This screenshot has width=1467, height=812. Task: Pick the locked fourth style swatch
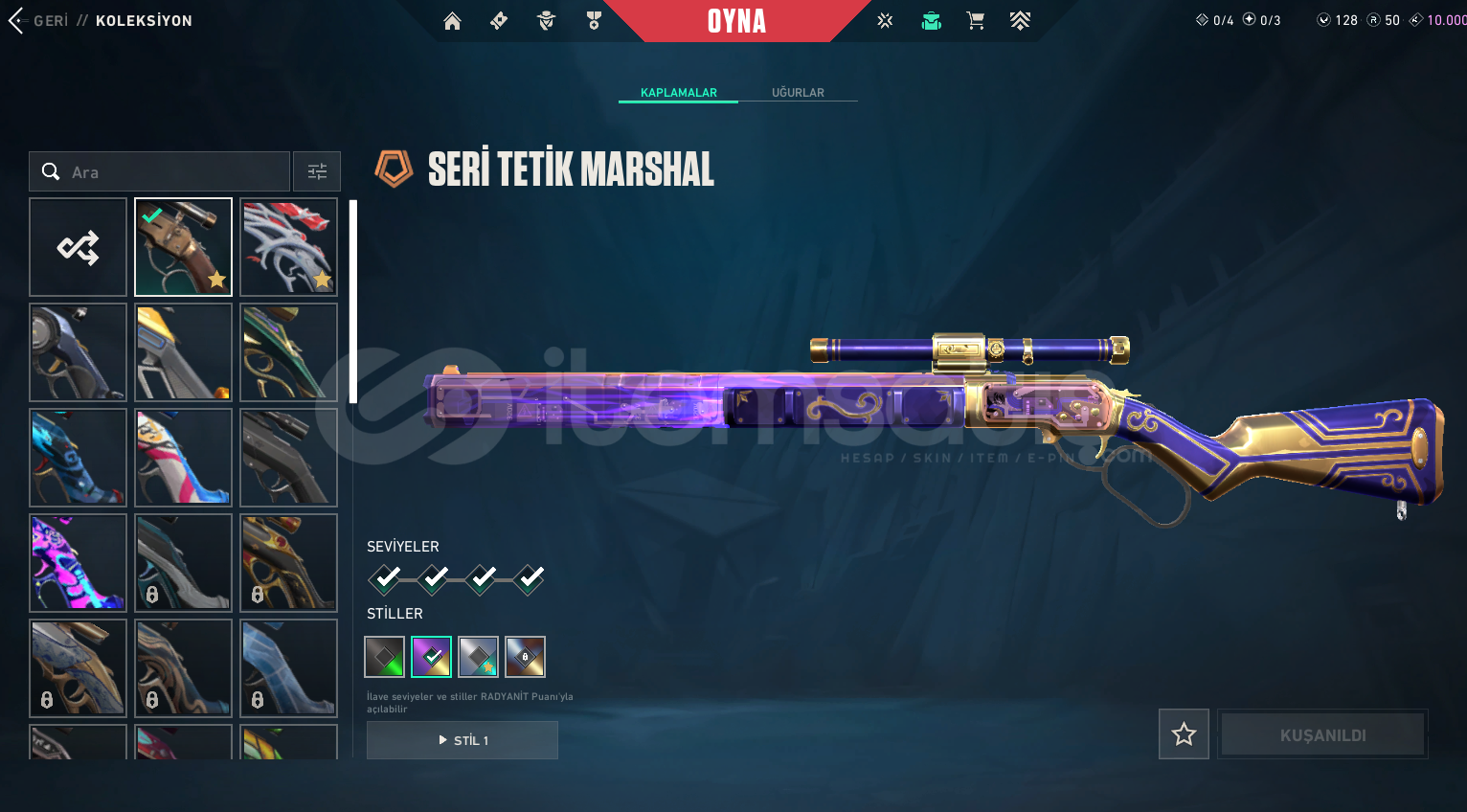pyautogui.click(x=525, y=657)
